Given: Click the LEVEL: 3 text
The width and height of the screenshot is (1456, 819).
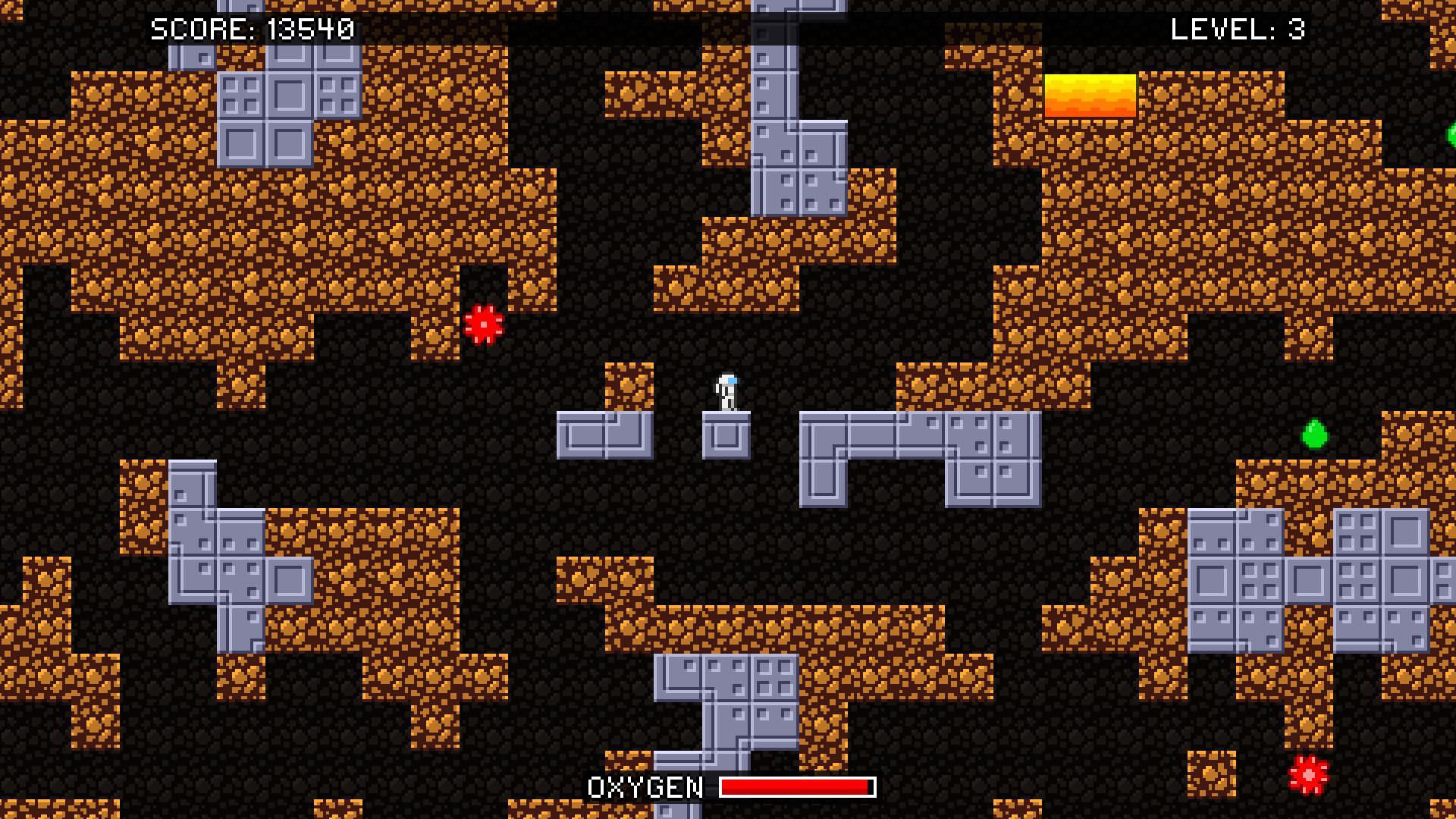Looking at the screenshot, I should (x=1236, y=29).
